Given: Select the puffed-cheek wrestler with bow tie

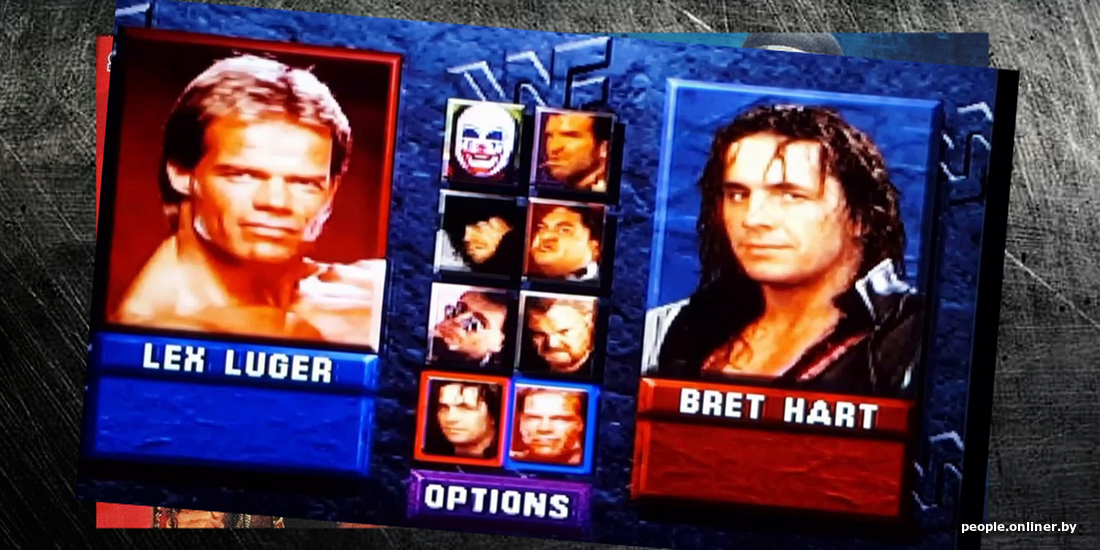Looking at the screenshot, I should [565, 241].
